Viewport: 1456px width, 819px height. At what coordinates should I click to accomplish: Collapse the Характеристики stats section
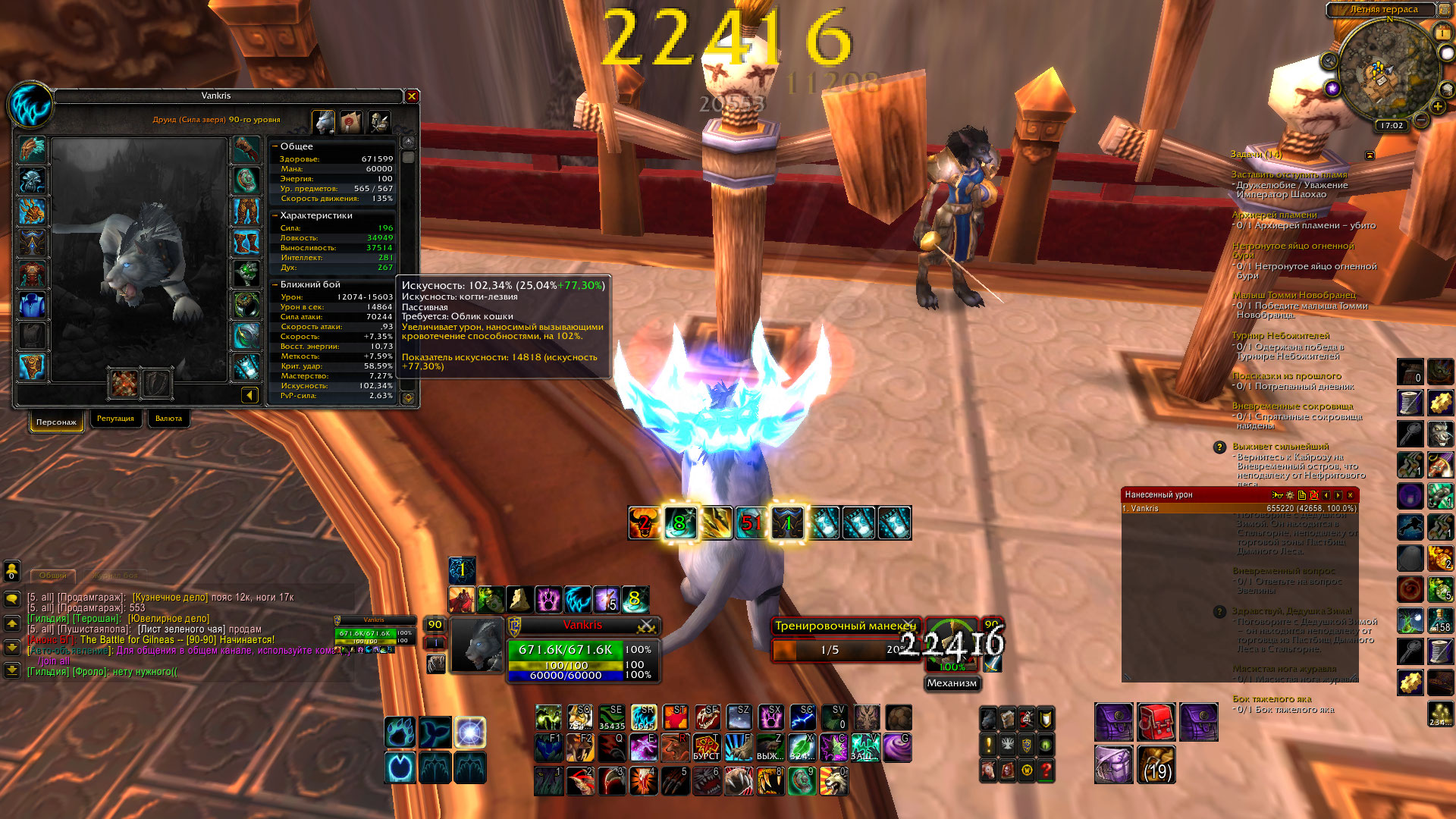pyautogui.click(x=275, y=215)
